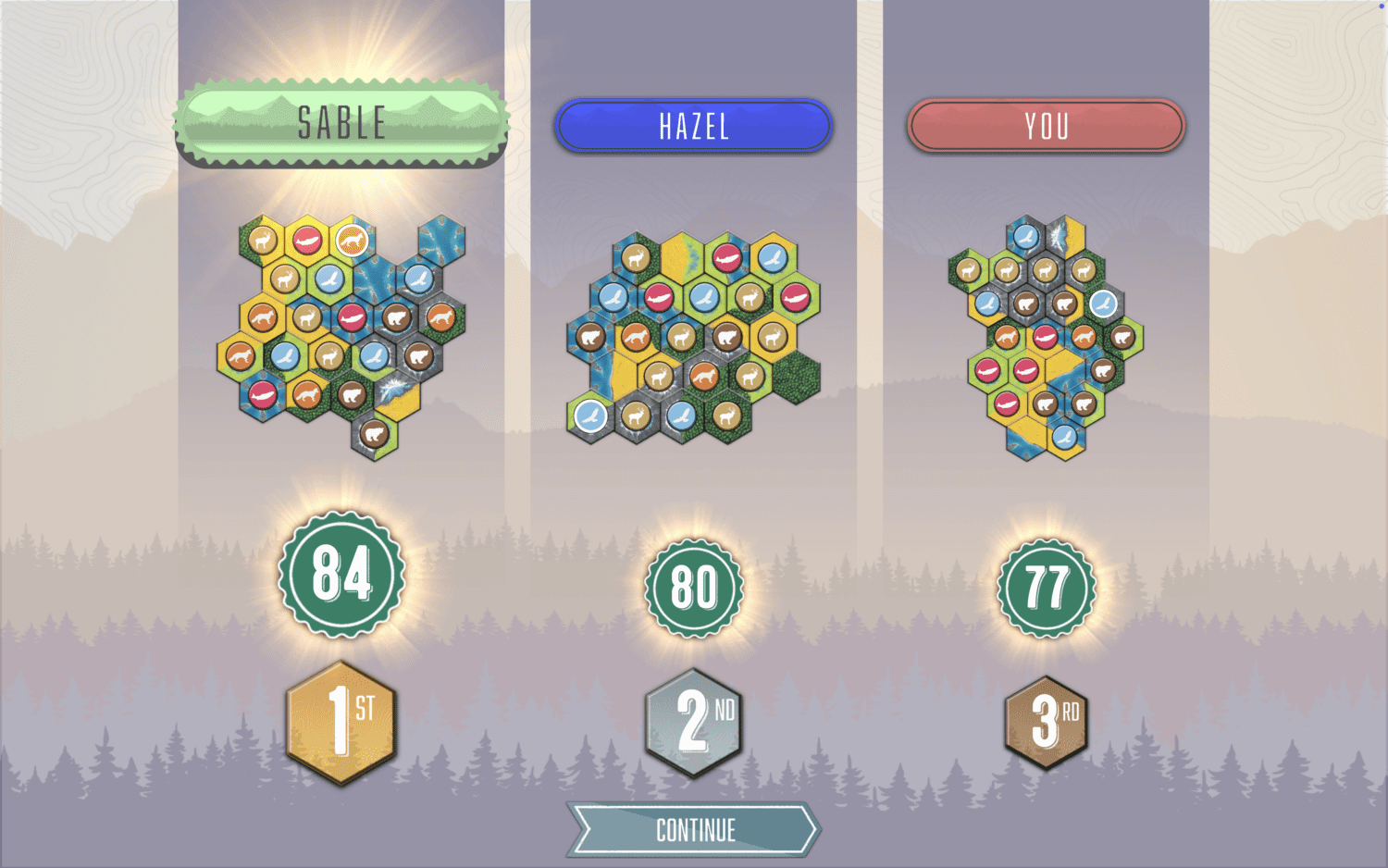
Task: Click the hawk token on your map
Action: [1026, 235]
